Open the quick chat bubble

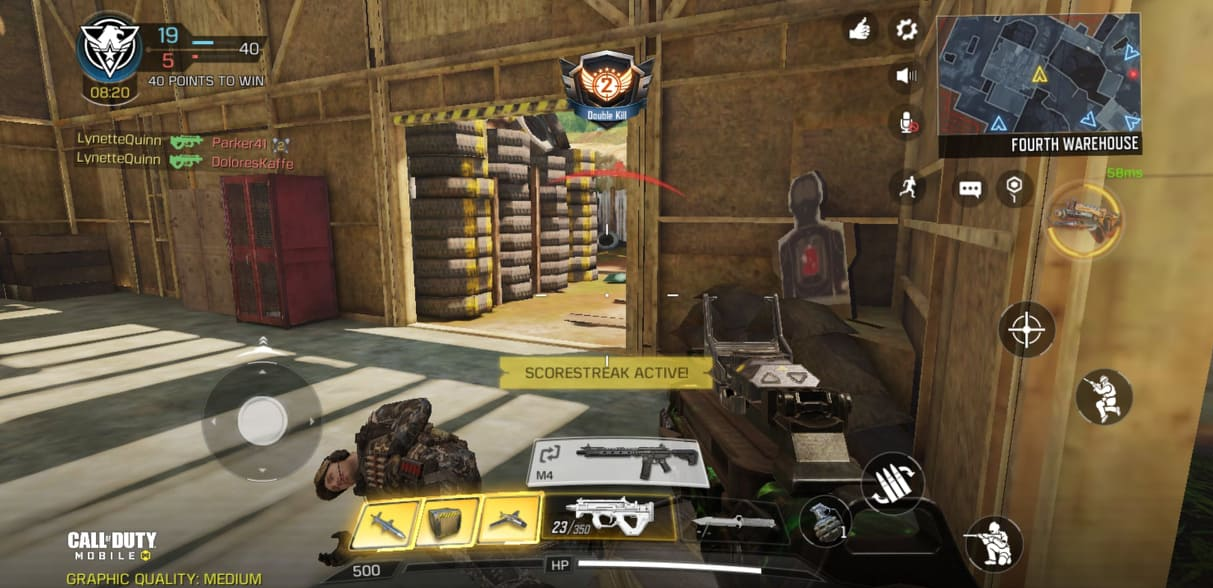point(969,188)
